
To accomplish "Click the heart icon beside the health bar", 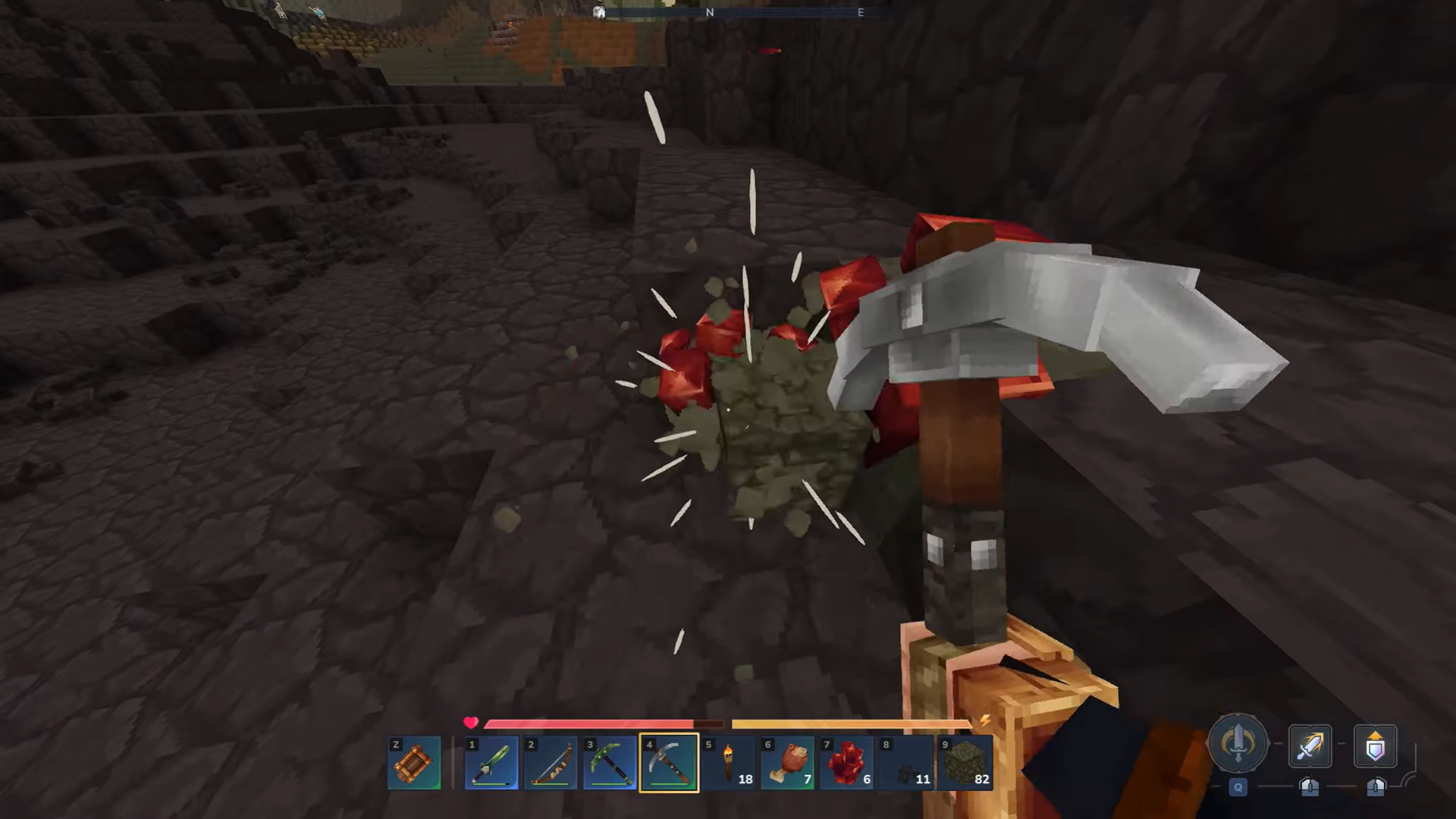I will 471,723.
